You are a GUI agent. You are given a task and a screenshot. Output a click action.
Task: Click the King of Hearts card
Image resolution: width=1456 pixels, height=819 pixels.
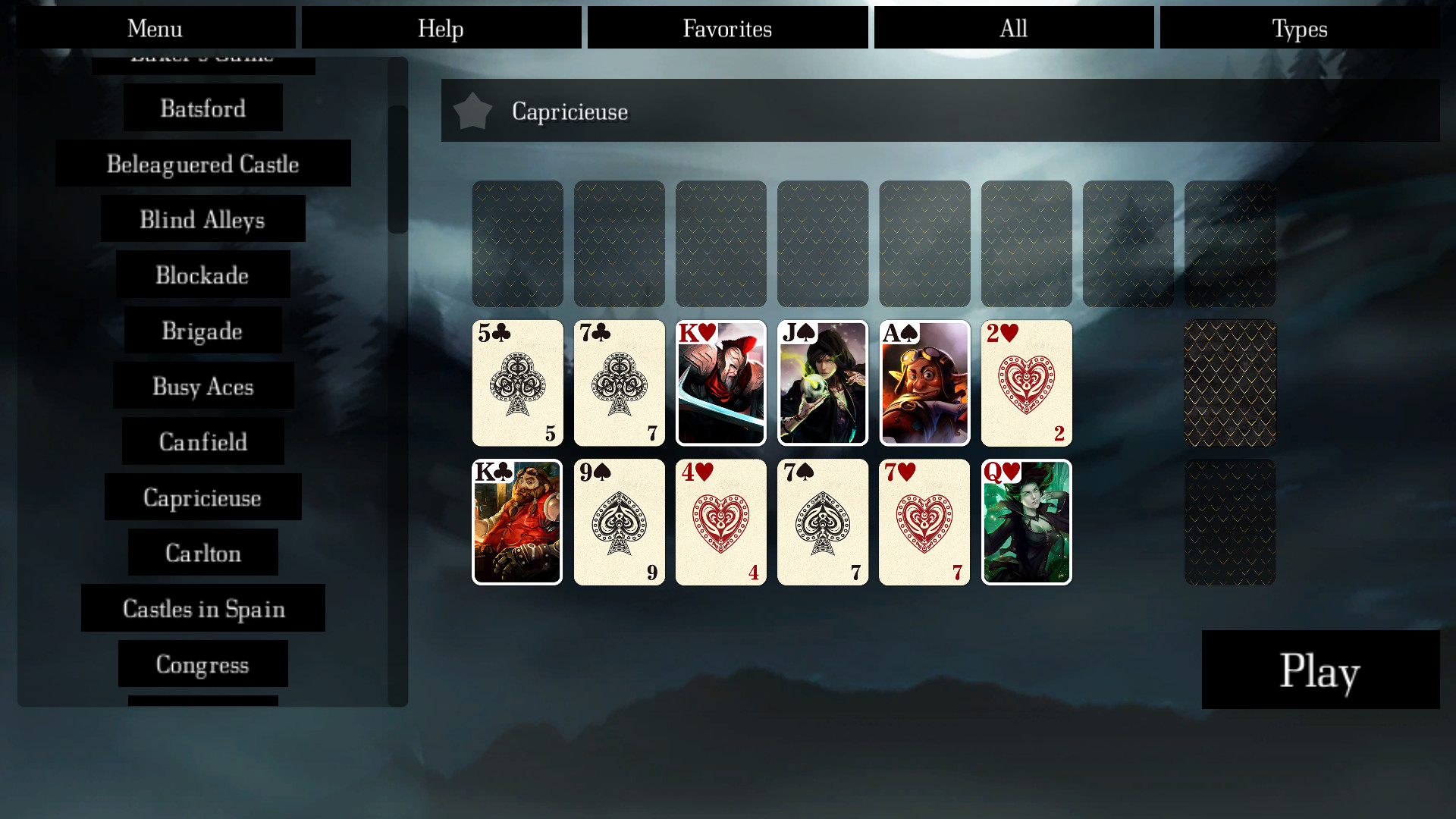pos(720,383)
